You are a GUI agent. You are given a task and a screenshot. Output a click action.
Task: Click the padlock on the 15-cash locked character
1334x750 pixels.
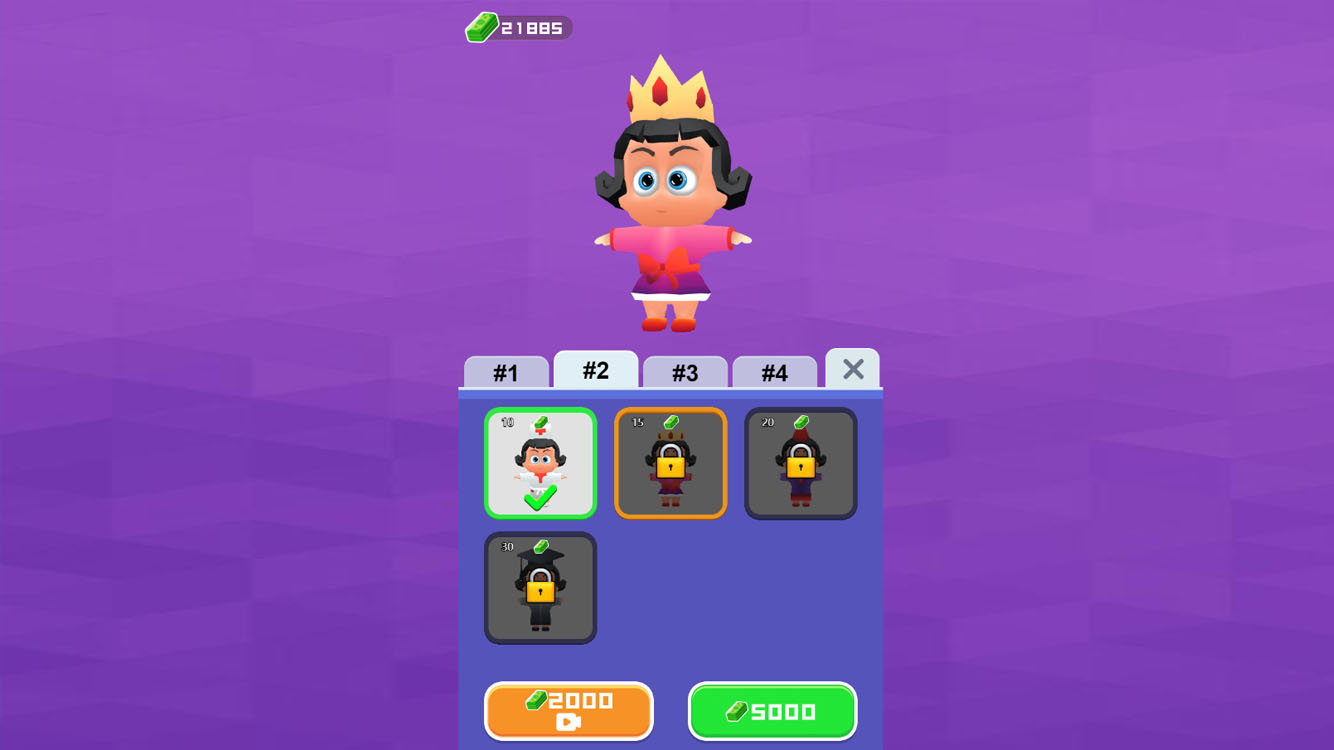[671, 468]
